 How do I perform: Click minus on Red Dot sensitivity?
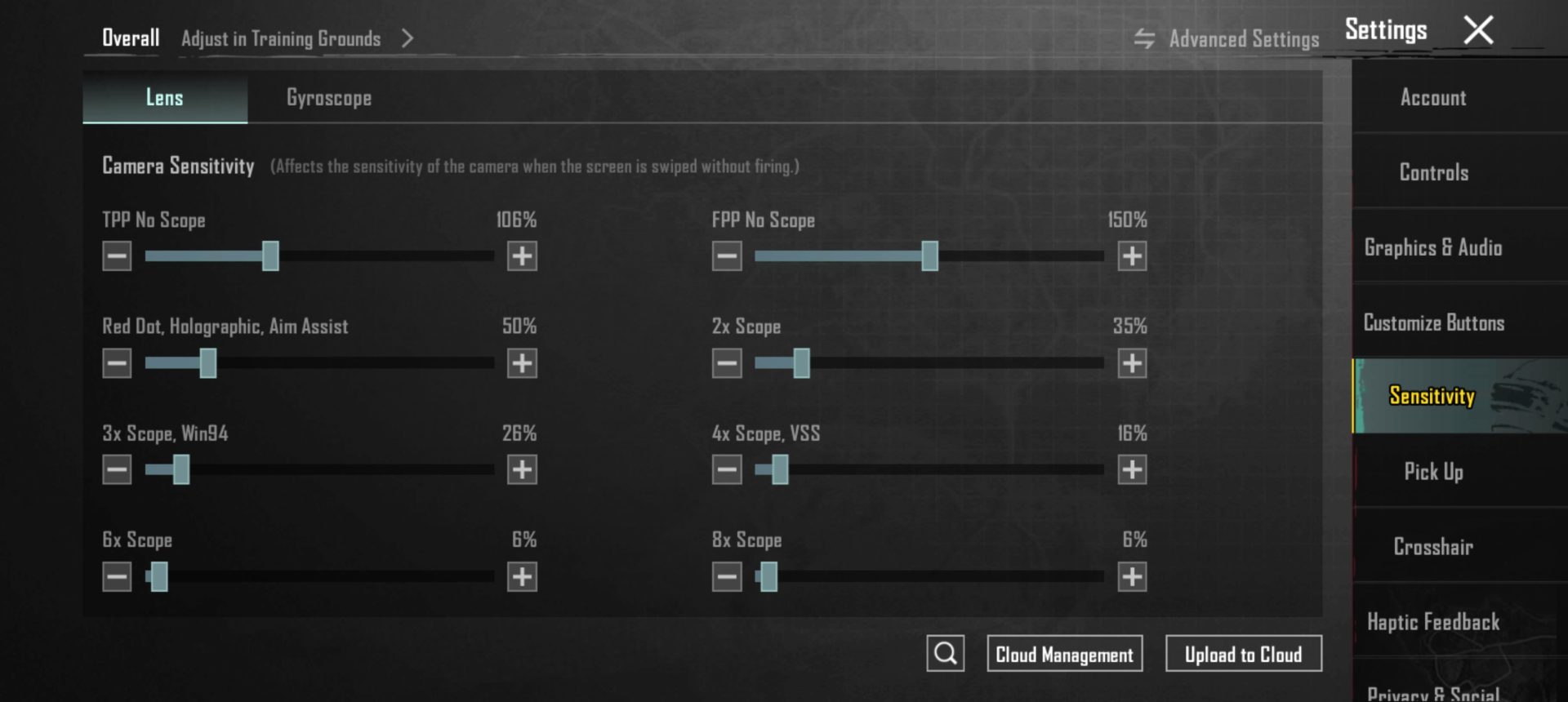(x=116, y=362)
